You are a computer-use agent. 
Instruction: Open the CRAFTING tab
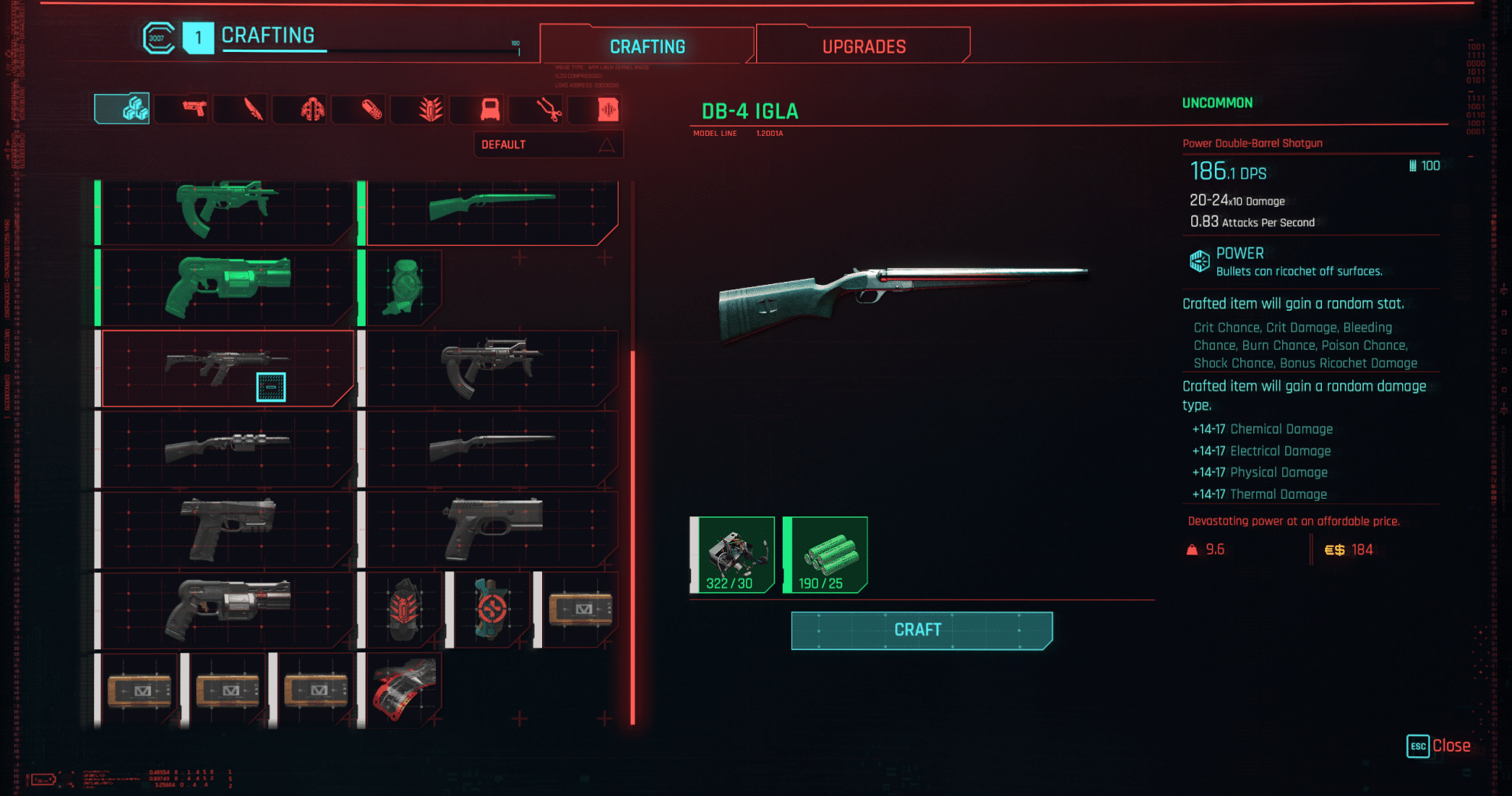click(x=648, y=45)
